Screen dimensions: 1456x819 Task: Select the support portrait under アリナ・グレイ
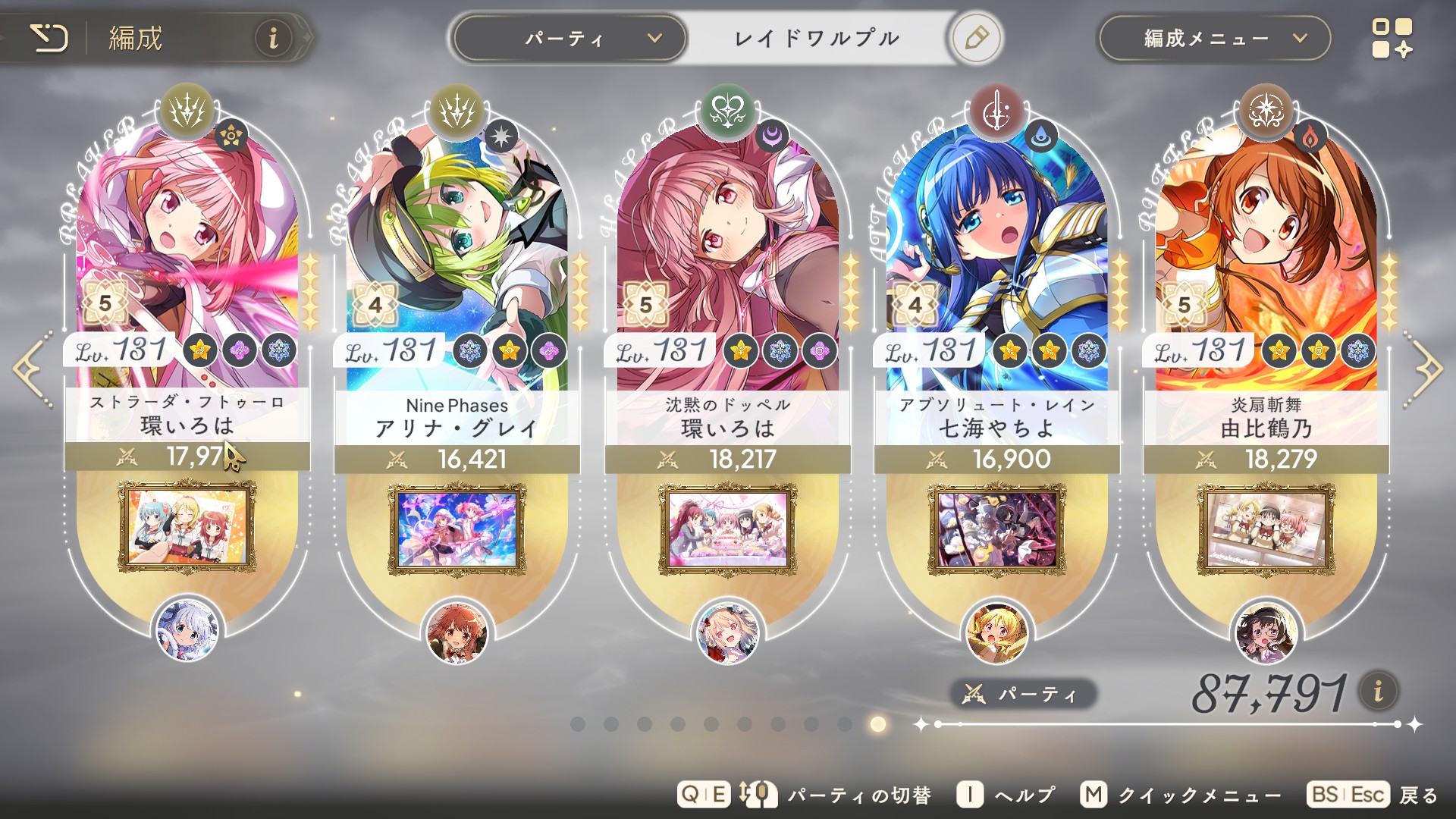coord(457,631)
